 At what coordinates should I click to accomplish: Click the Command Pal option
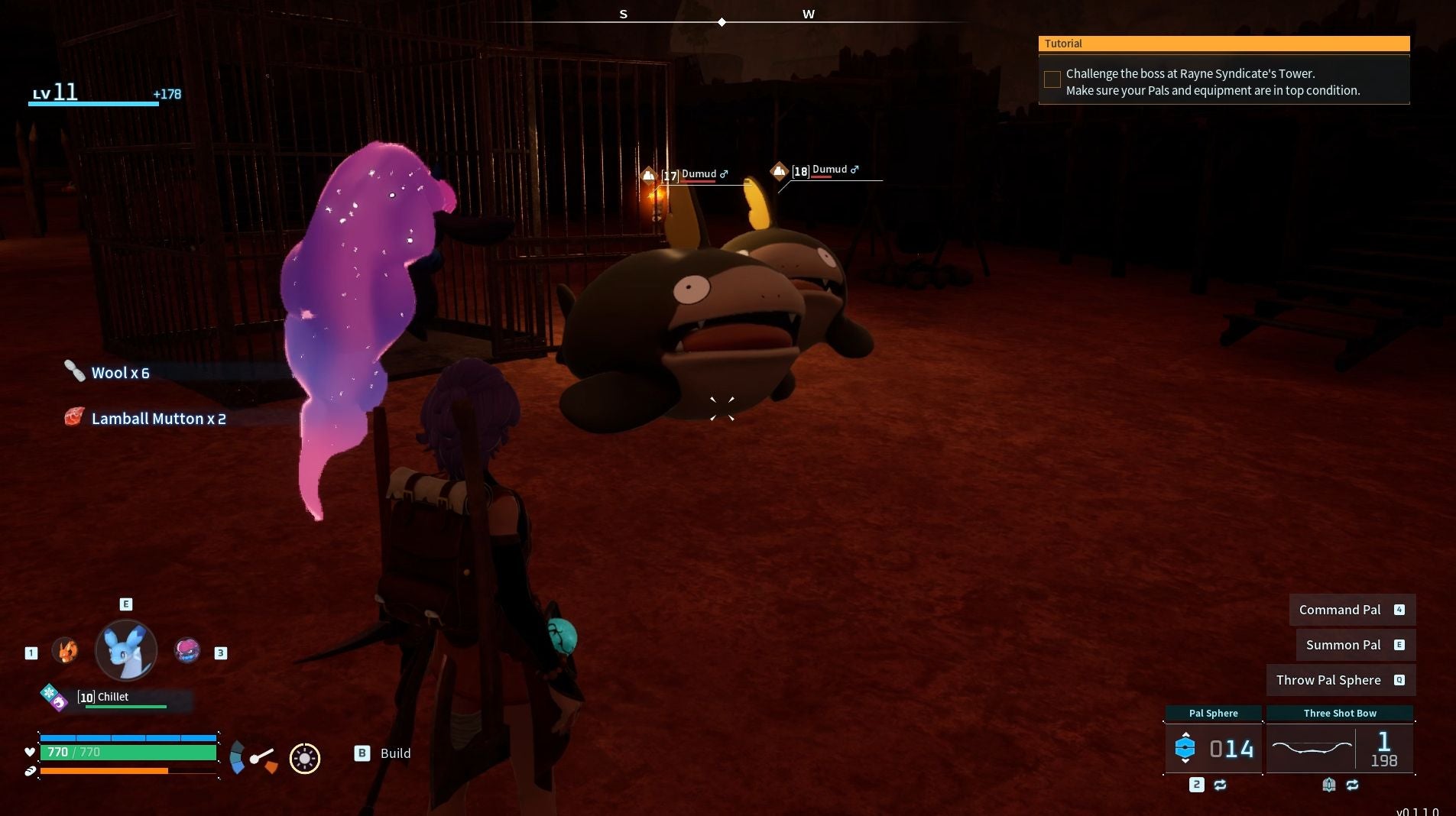pos(1351,610)
